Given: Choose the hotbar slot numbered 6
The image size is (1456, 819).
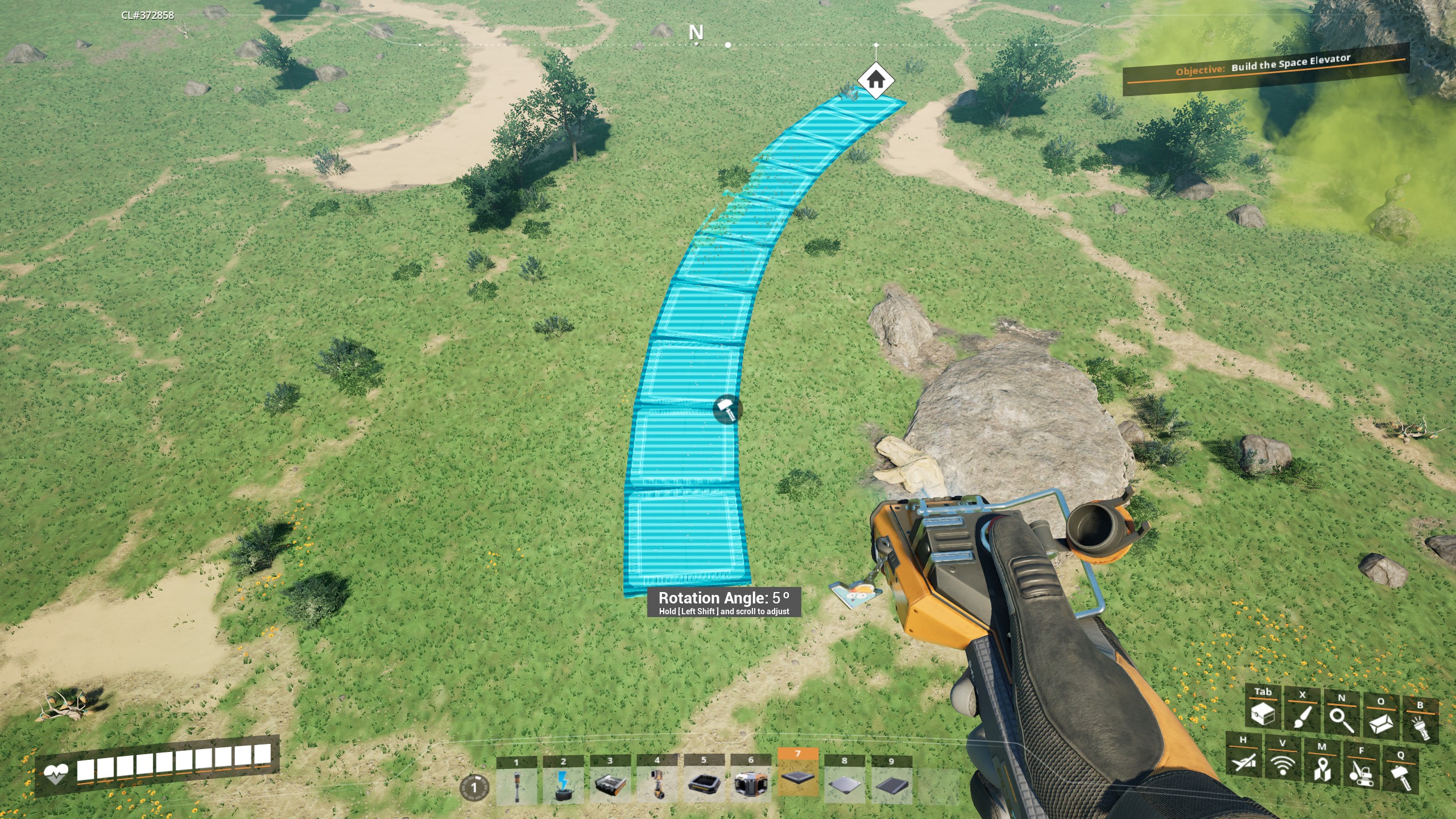Looking at the screenshot, I should pos(751,785).
